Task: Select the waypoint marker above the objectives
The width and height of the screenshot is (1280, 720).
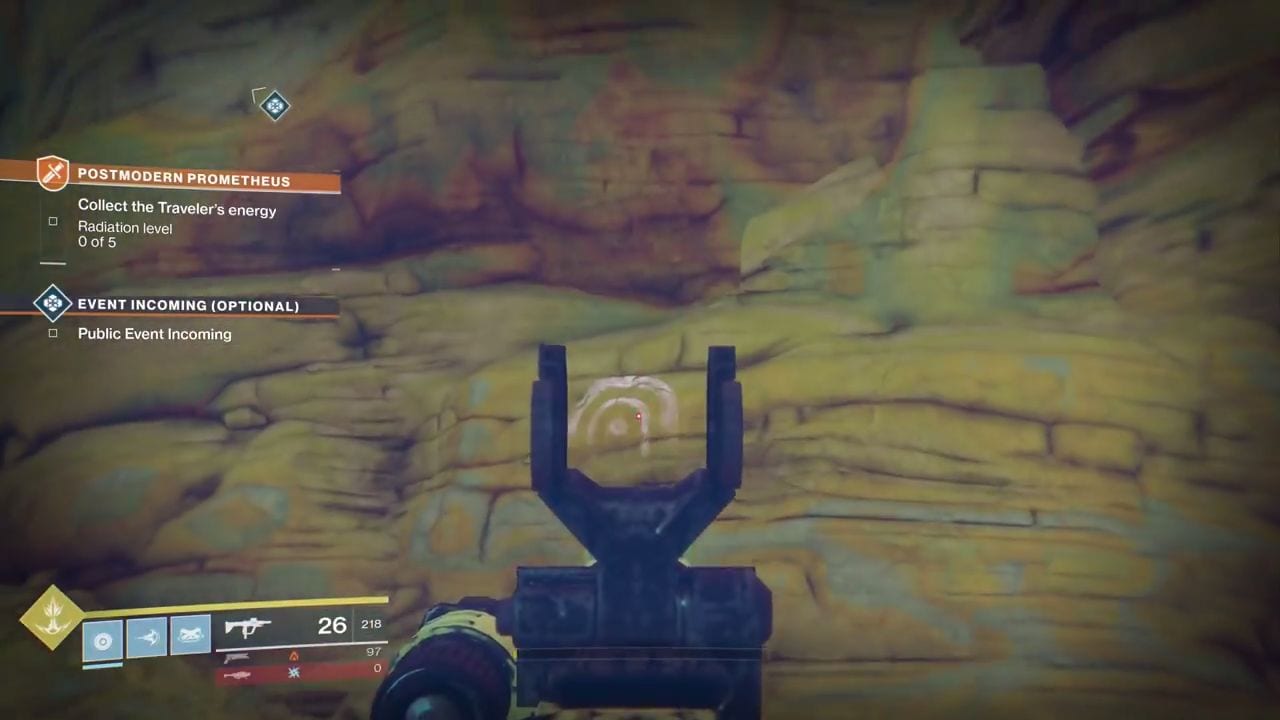Action: [274, 105]
